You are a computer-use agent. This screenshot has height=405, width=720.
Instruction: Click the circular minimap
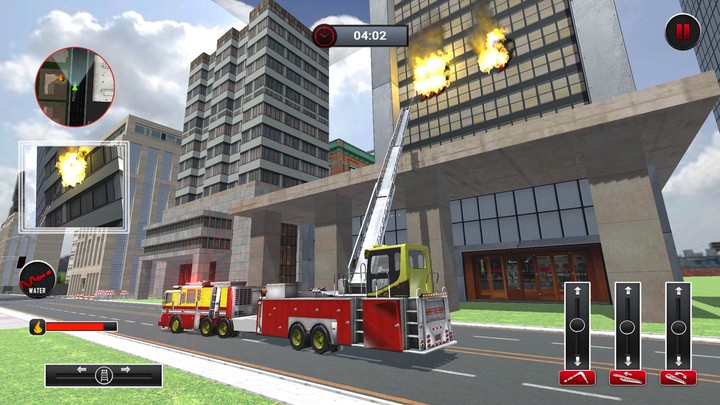coord(75,86)
